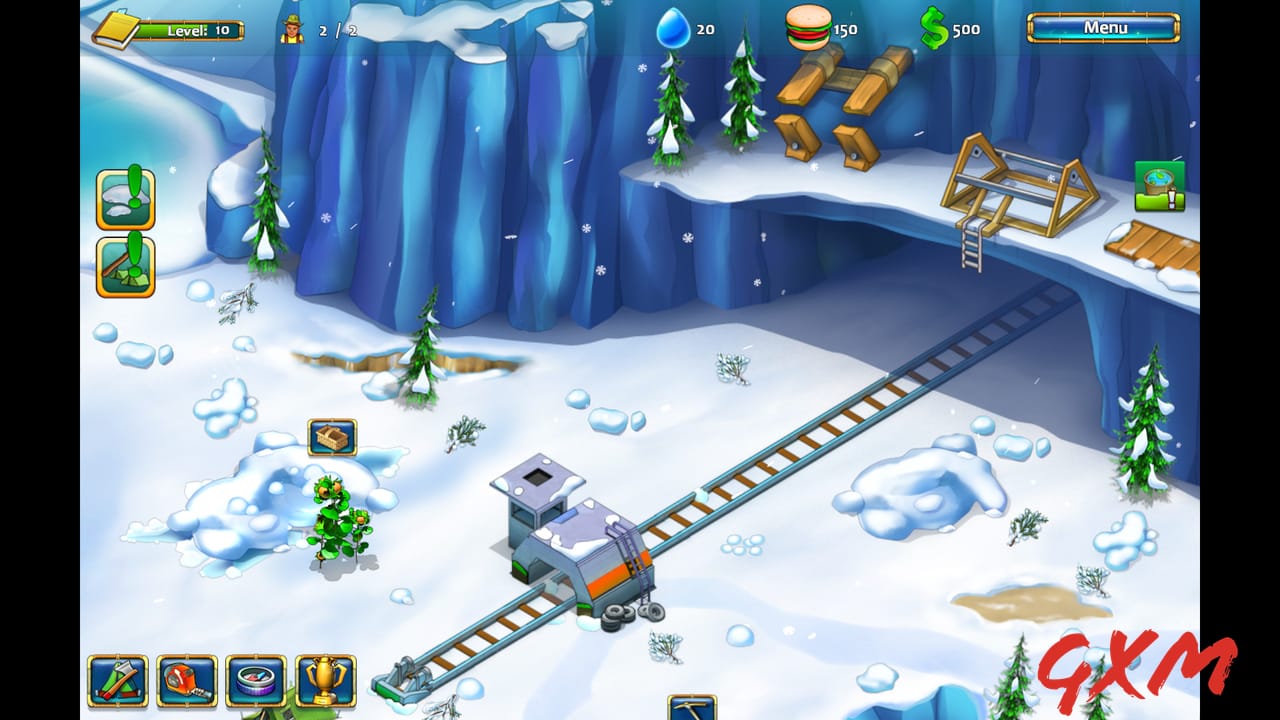Click the dollar money resource icon

point(936,29)
